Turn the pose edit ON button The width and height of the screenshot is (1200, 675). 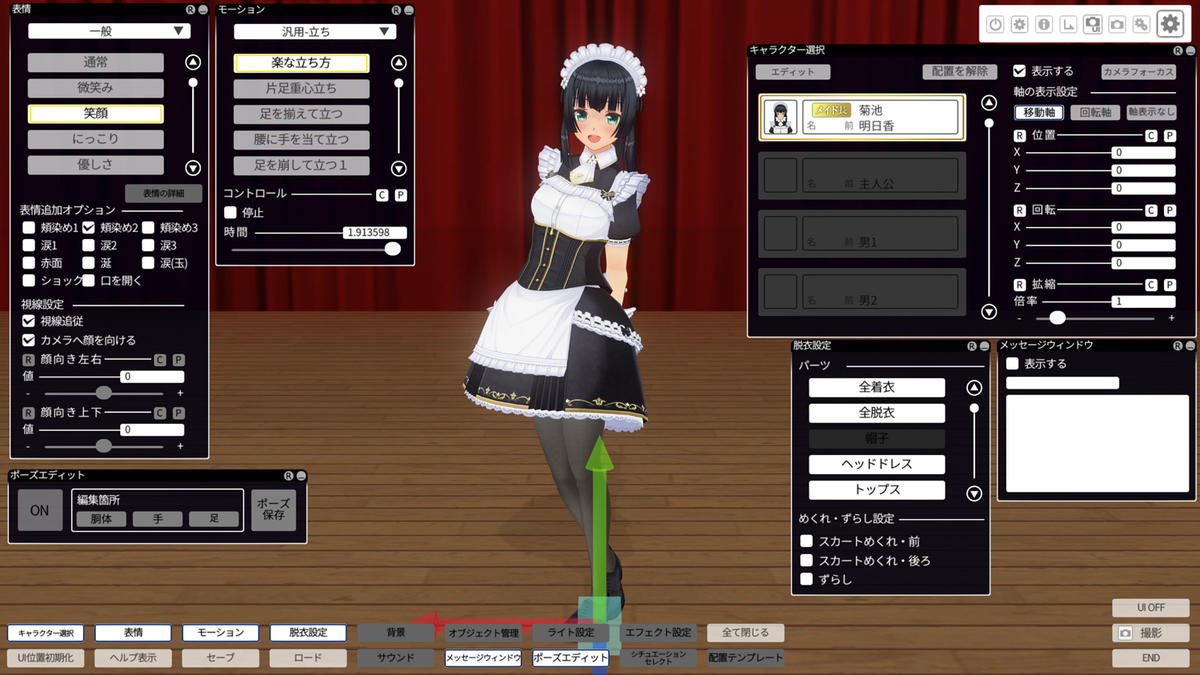[x=39, y=510]
